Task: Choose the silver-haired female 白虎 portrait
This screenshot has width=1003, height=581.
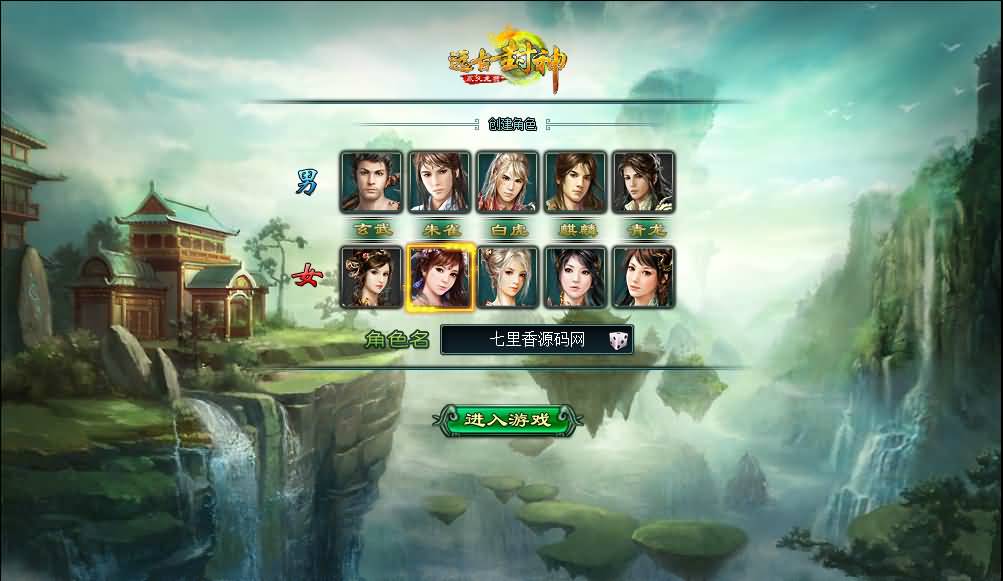Action: click(507, 277)
